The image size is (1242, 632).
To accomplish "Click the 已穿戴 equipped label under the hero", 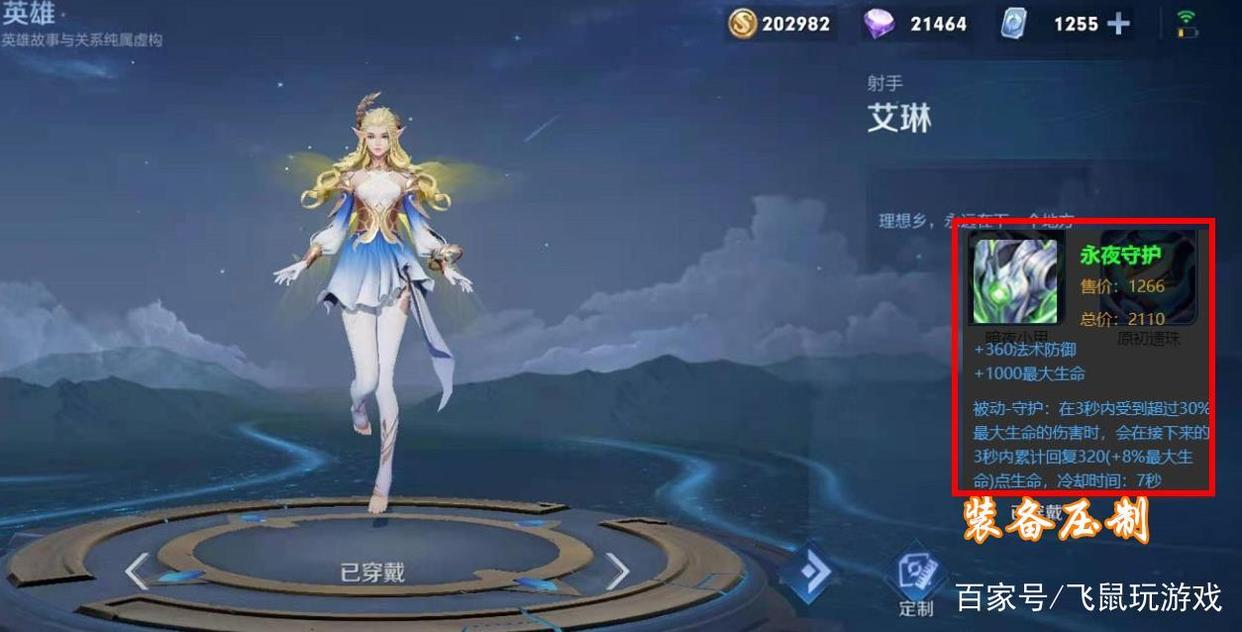I will point(372,573).
